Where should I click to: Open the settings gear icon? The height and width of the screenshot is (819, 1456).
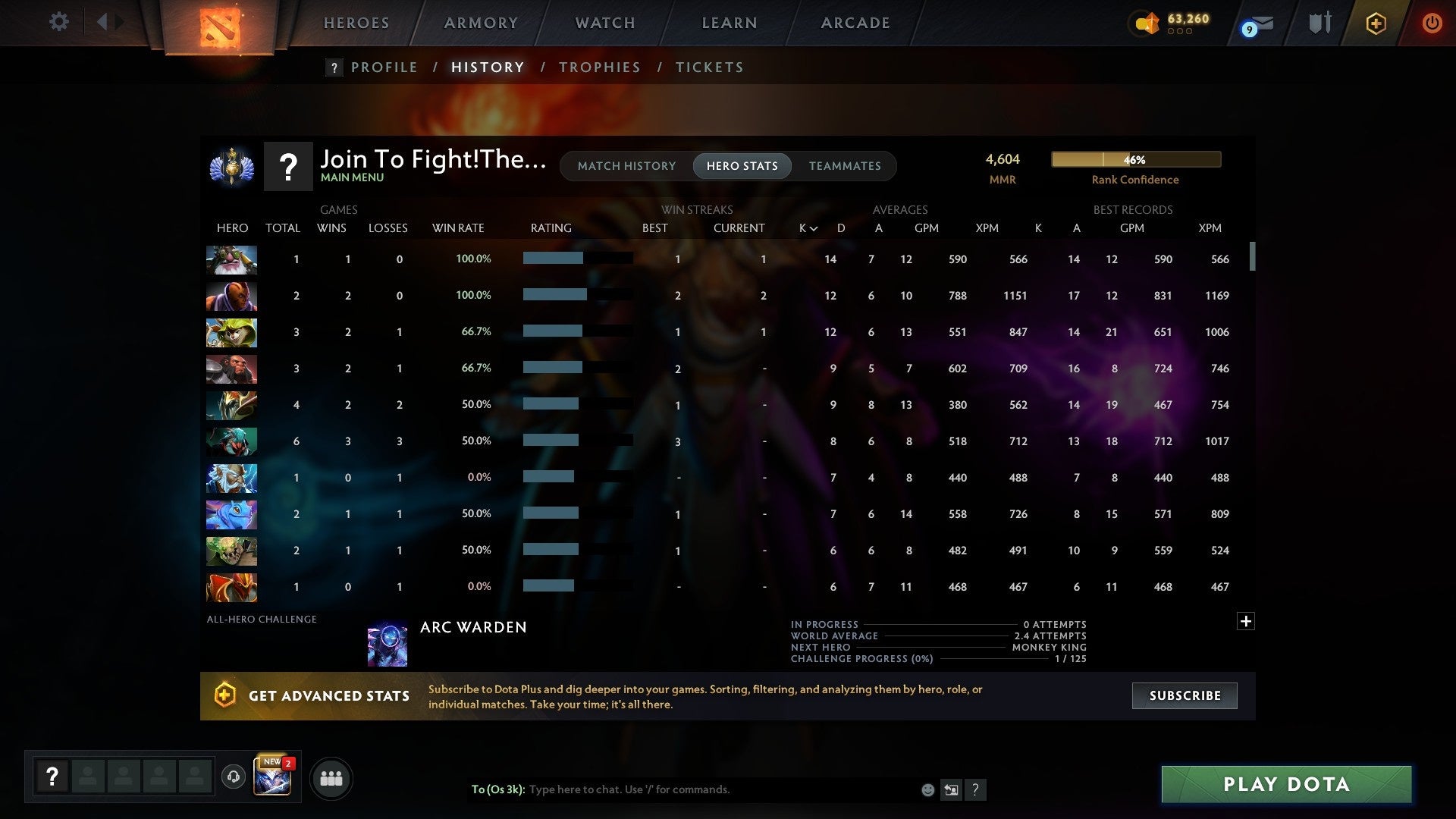click(x=59, y=22)
